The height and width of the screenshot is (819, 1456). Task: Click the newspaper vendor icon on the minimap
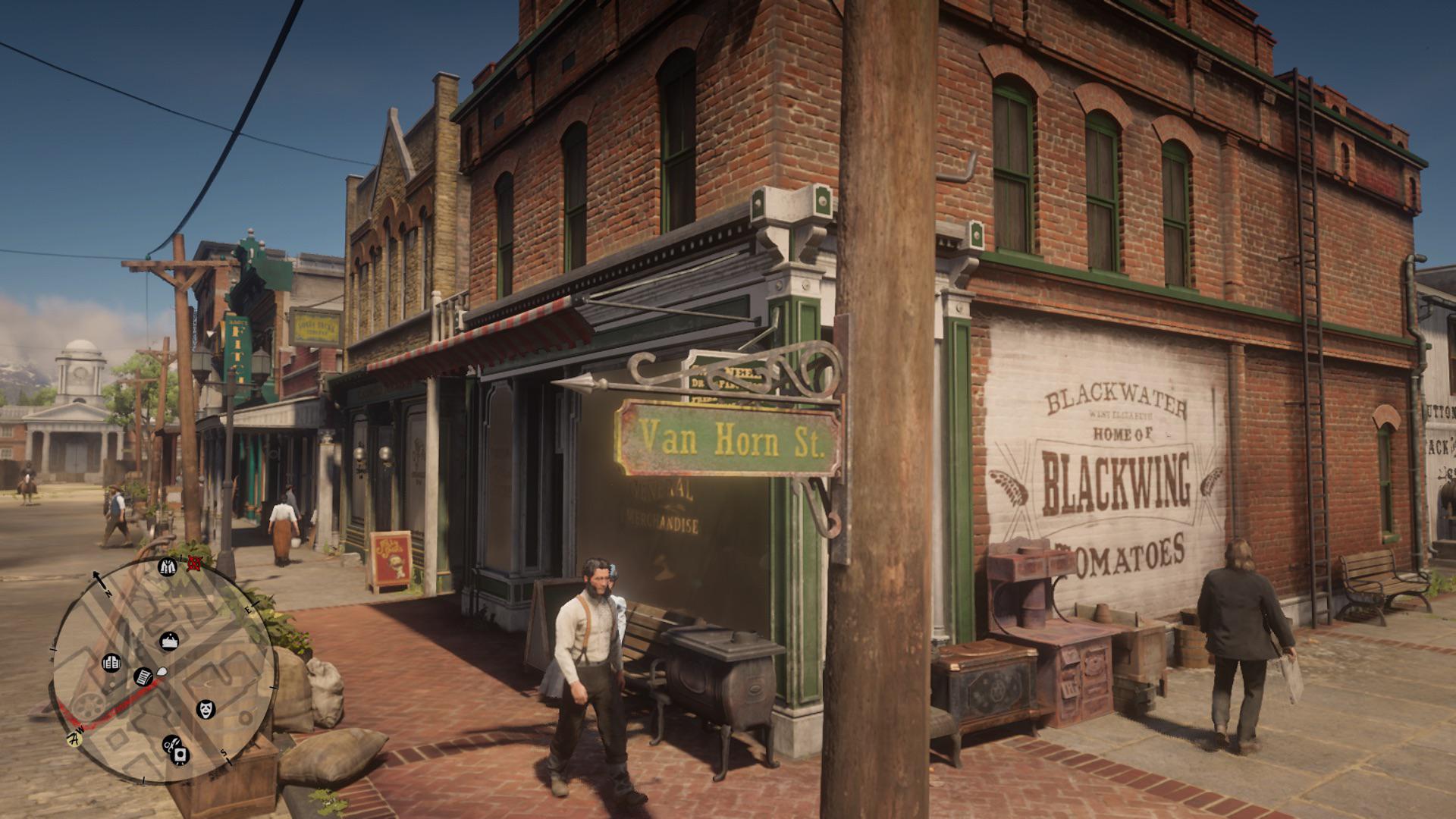pyautogui.click(x=144, y=676)
